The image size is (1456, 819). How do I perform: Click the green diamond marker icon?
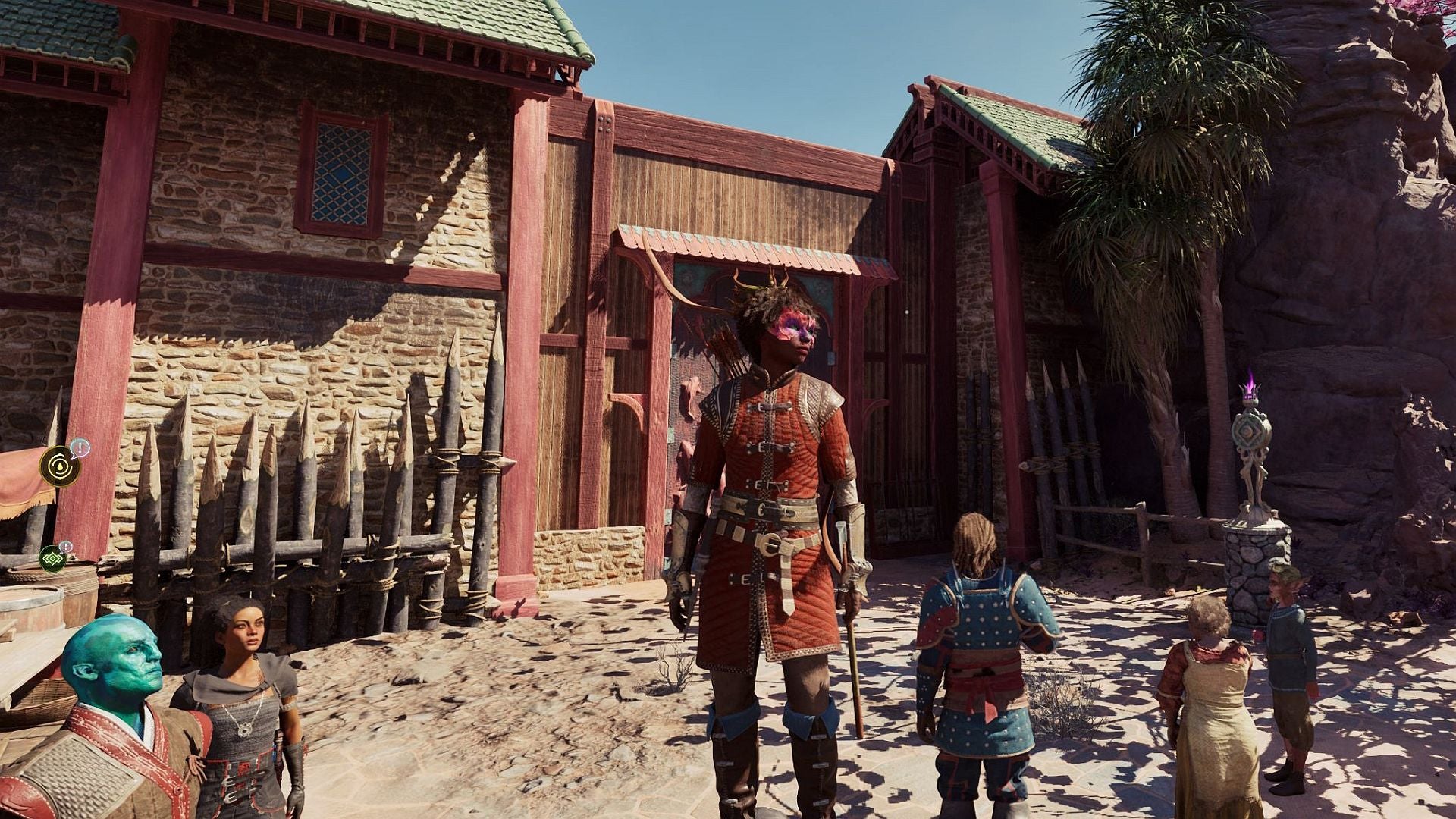point(53,558)
